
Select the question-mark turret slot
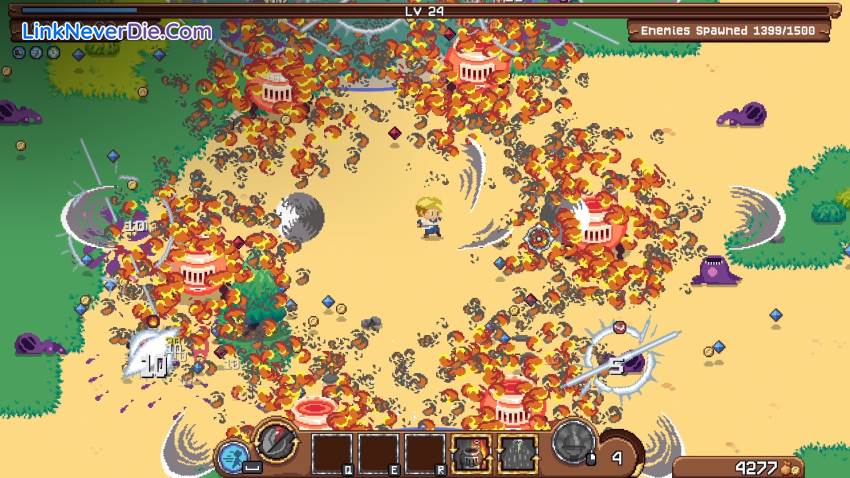point(518,454)
